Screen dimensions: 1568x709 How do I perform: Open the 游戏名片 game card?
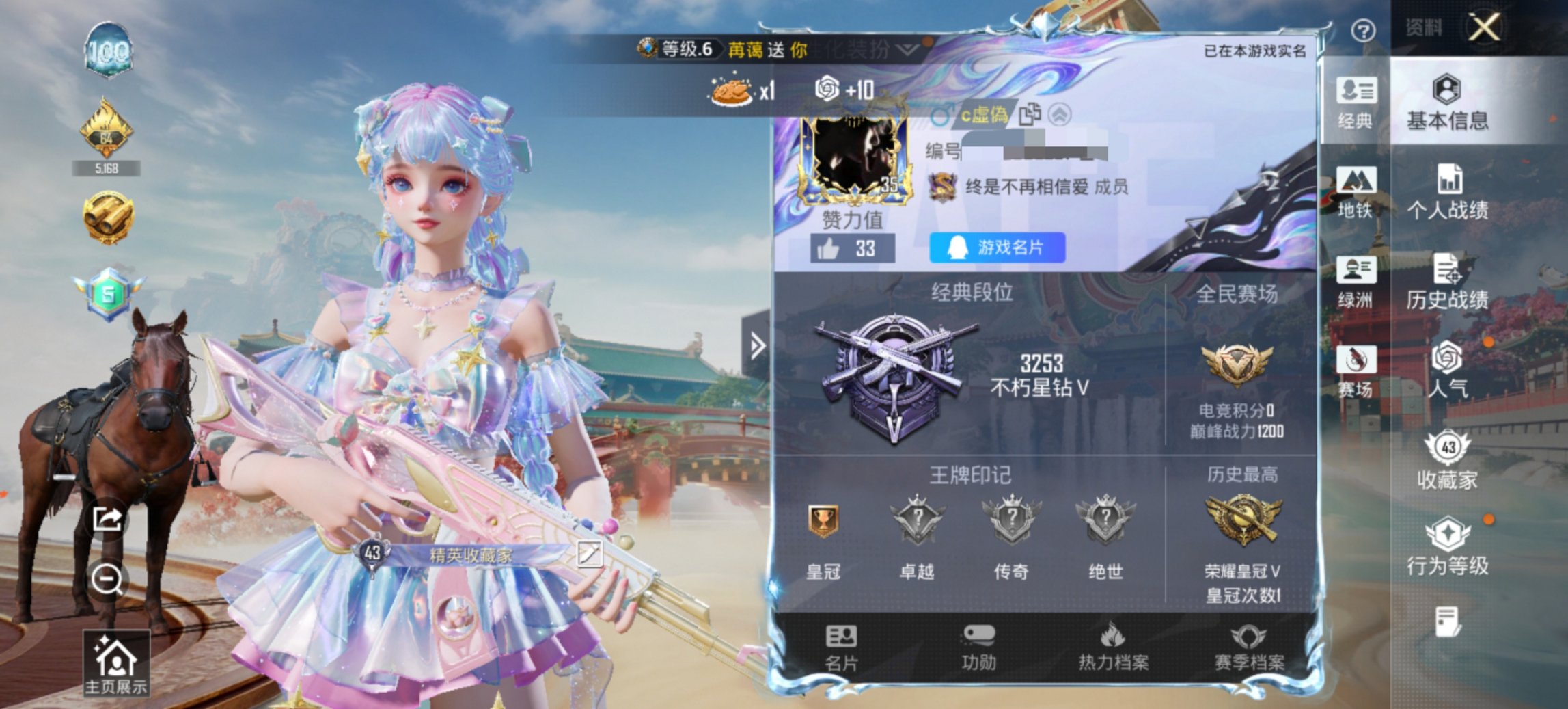997,249
